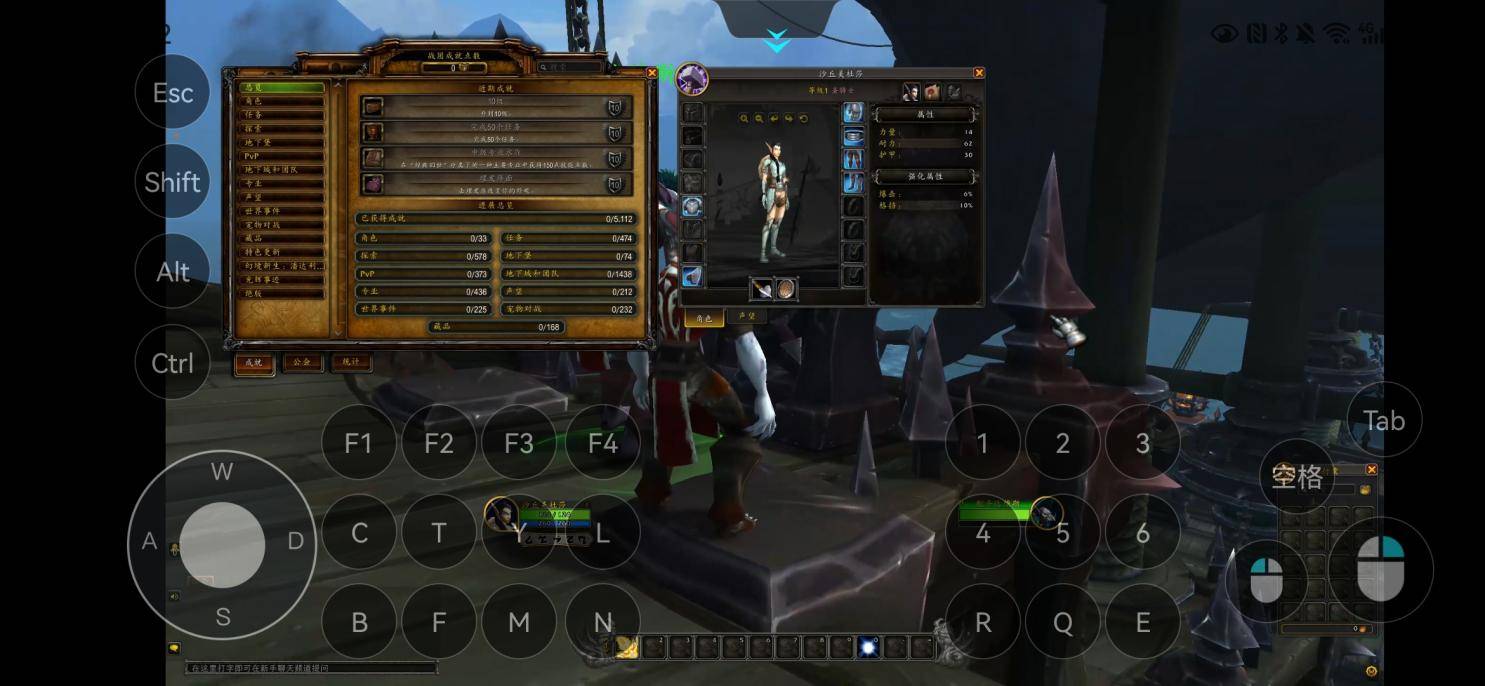Viewport: 1485px width, 686px height.
Task: Select the main-hand axe weapon slot
Action: [761, 289]
